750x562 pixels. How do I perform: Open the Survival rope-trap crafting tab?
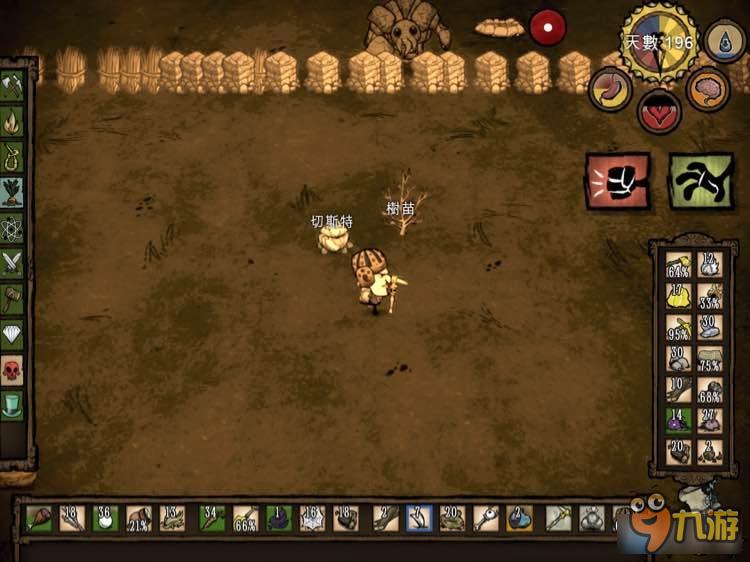[13, 157]
